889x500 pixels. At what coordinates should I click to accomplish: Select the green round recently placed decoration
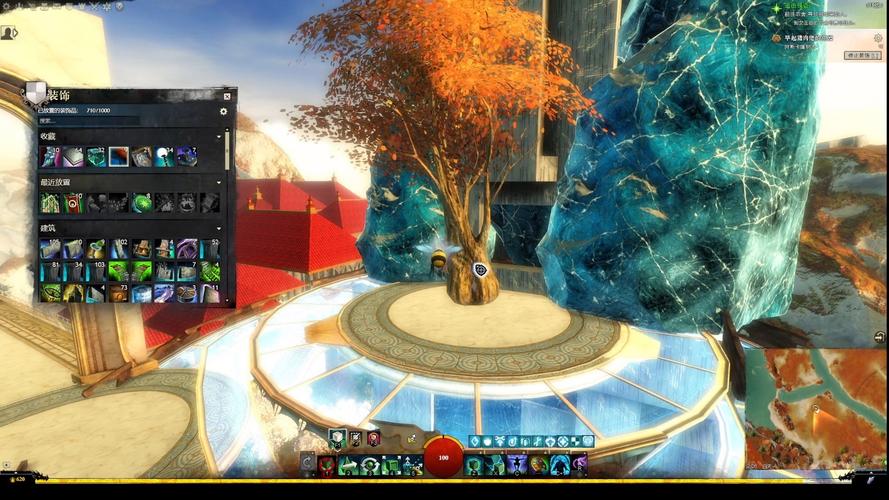142,203
